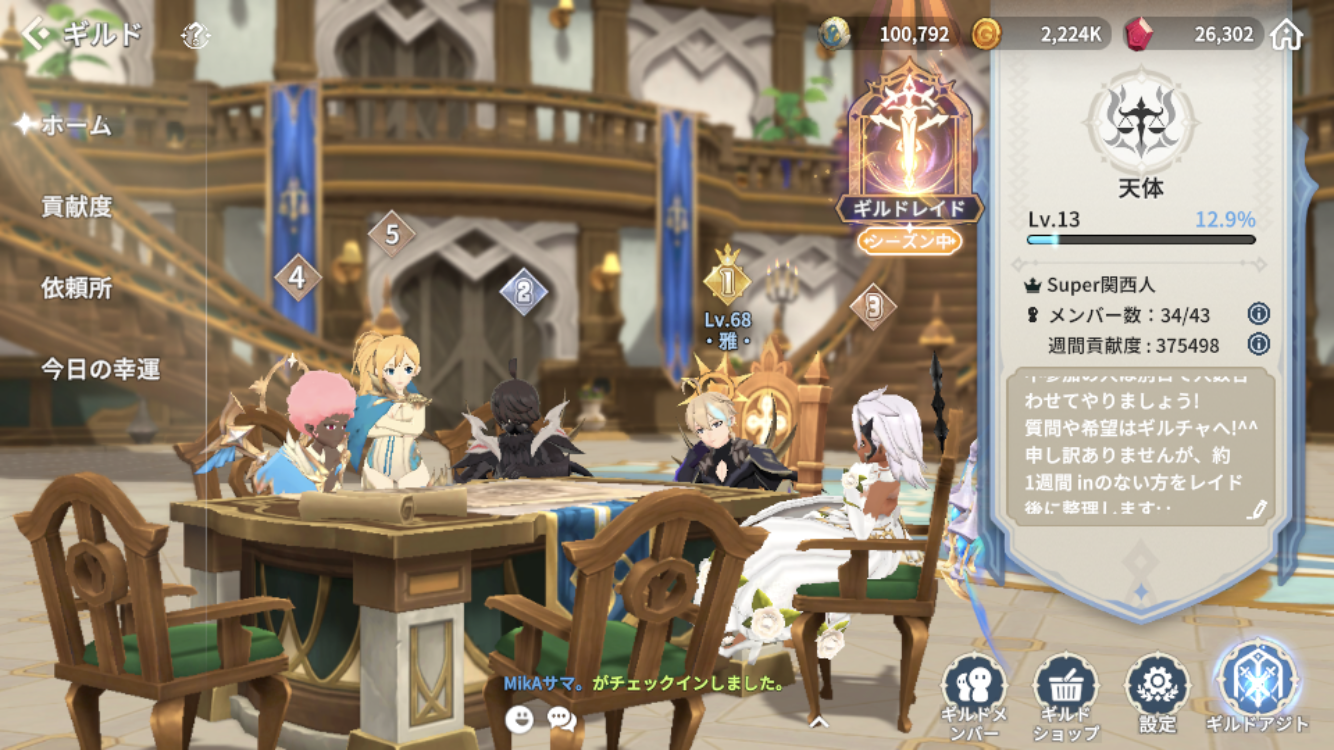Viewport: 1334px width, 750px height.
Task: Open the emoji smiley button
Action: (519, 718)
